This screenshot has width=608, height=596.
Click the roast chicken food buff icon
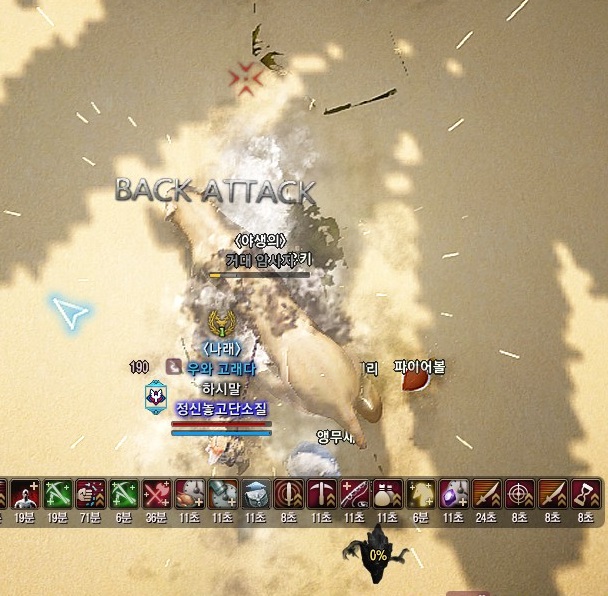tap(189, 494)
